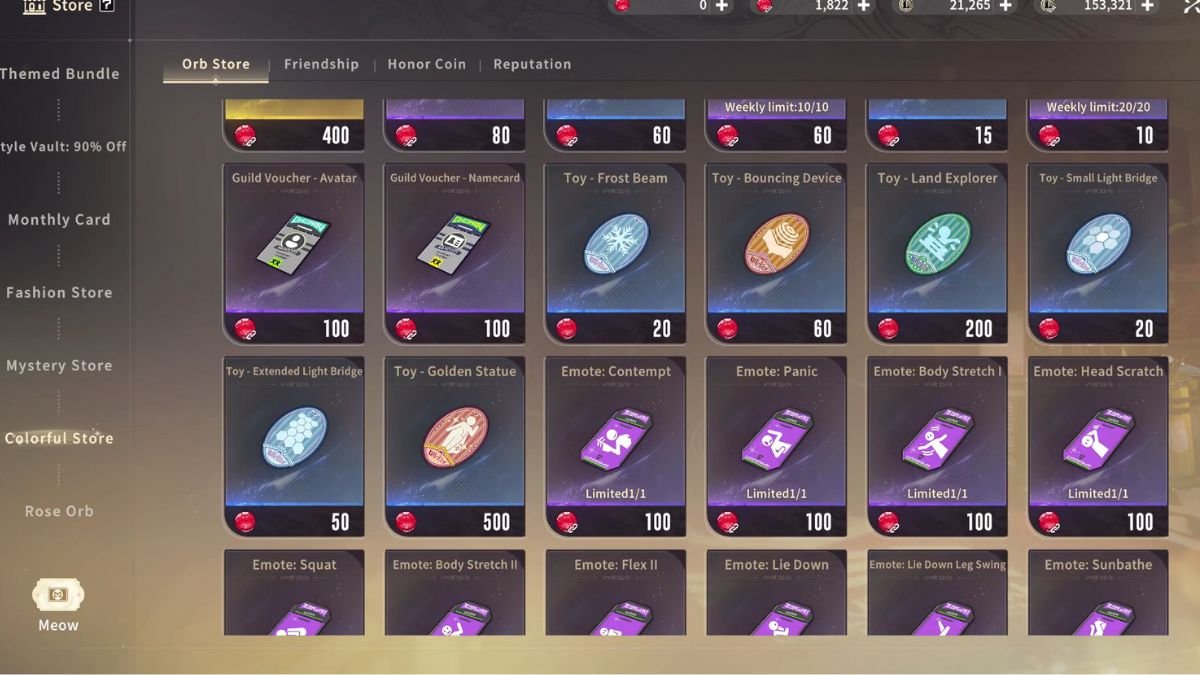Buy the Toy - Land Explorer
Viewport: 1200px width, 675px height.
point(937,254)
